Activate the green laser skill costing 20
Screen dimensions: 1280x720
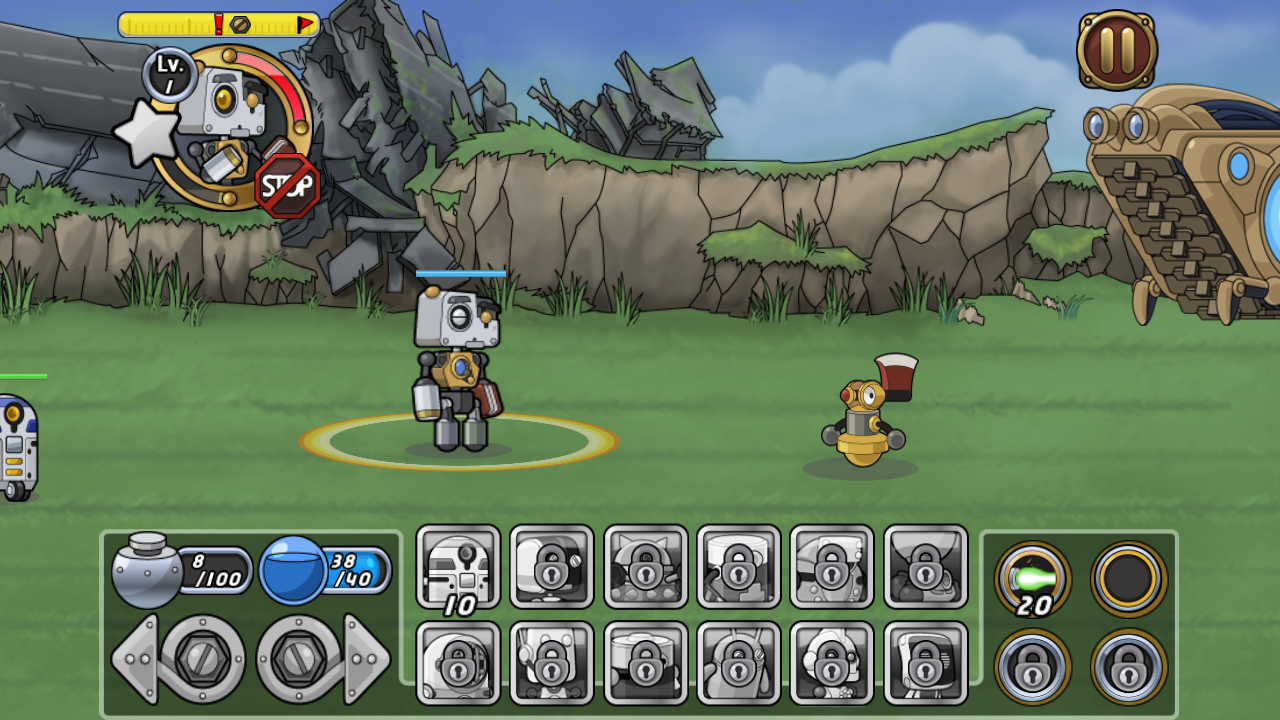click(x=1033, y=579)
